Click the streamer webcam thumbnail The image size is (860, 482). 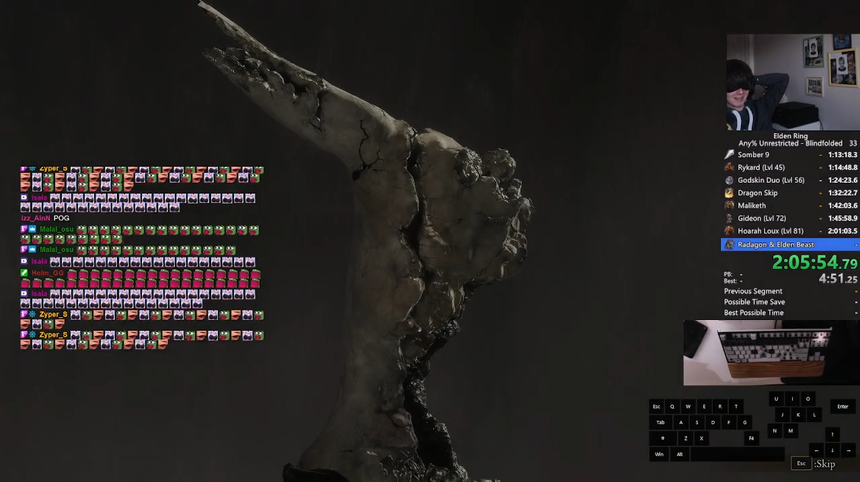click(790, 82)
